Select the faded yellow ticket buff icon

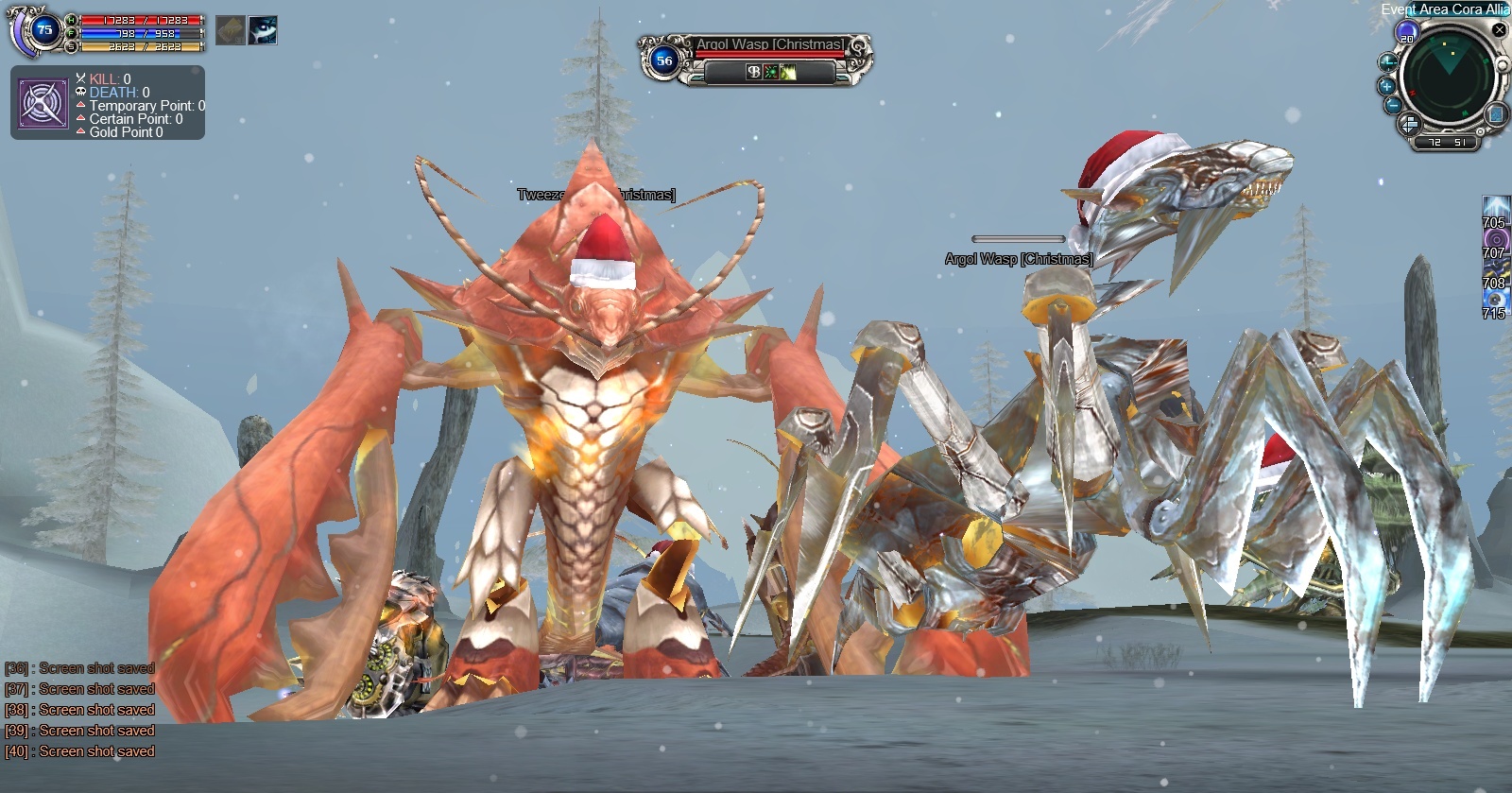tap(231, 30)
